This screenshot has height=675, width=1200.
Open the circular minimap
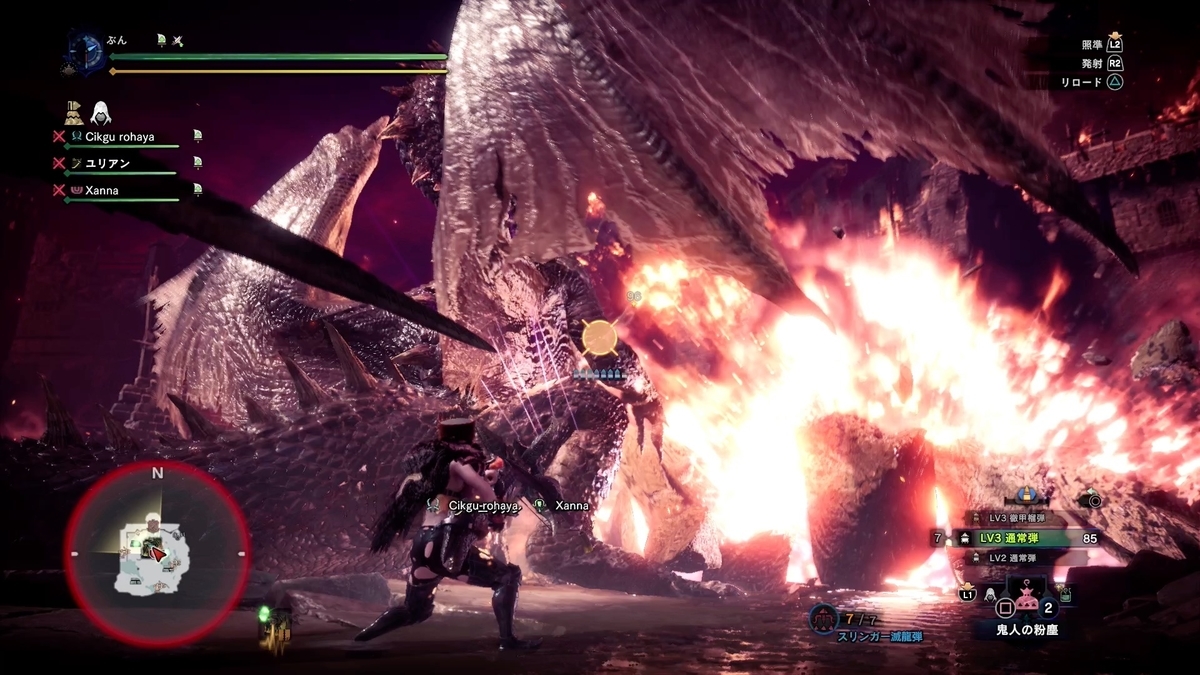[157, 553]
